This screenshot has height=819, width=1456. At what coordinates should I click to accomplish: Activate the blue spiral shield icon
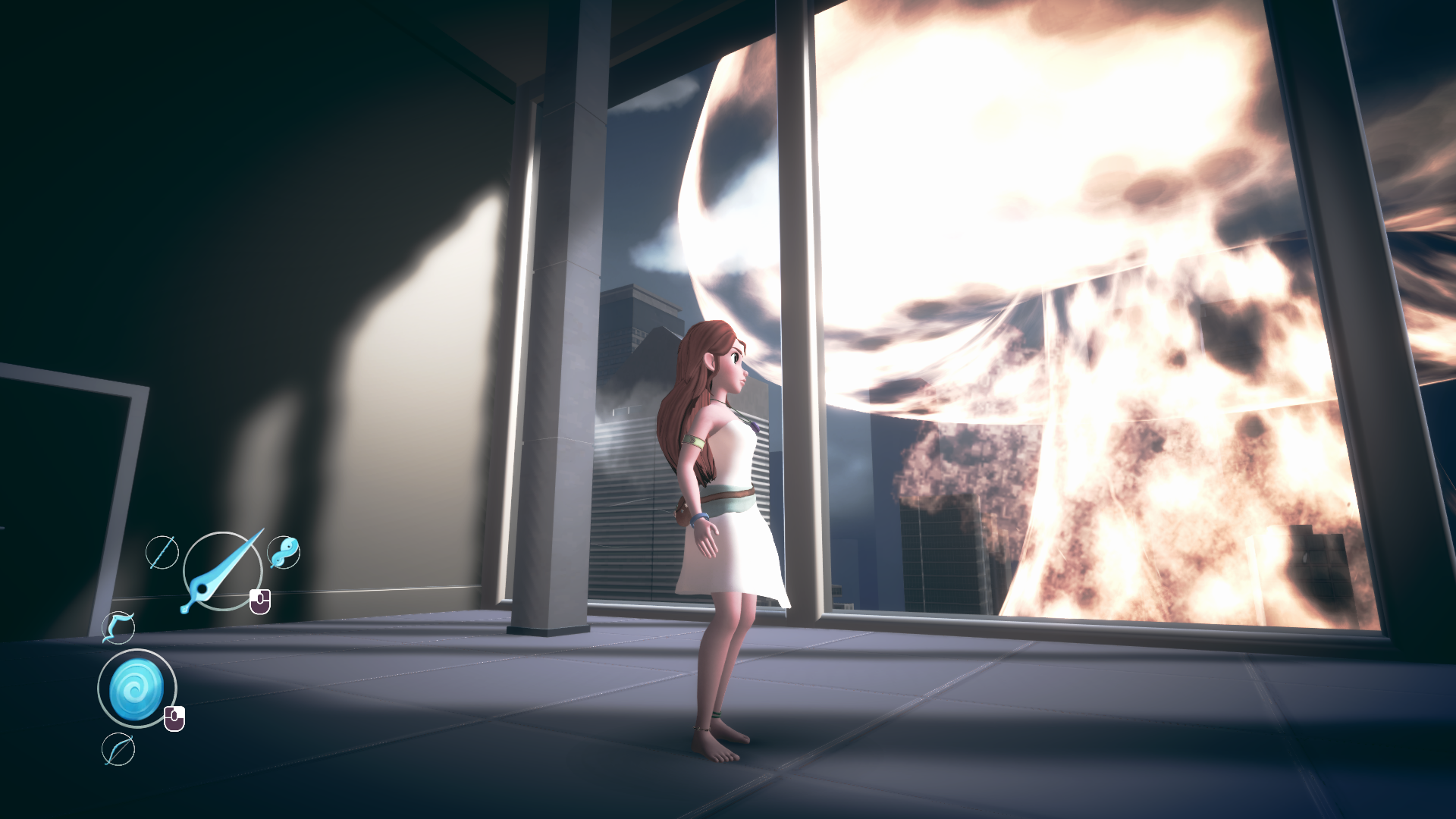pos(136,689)
